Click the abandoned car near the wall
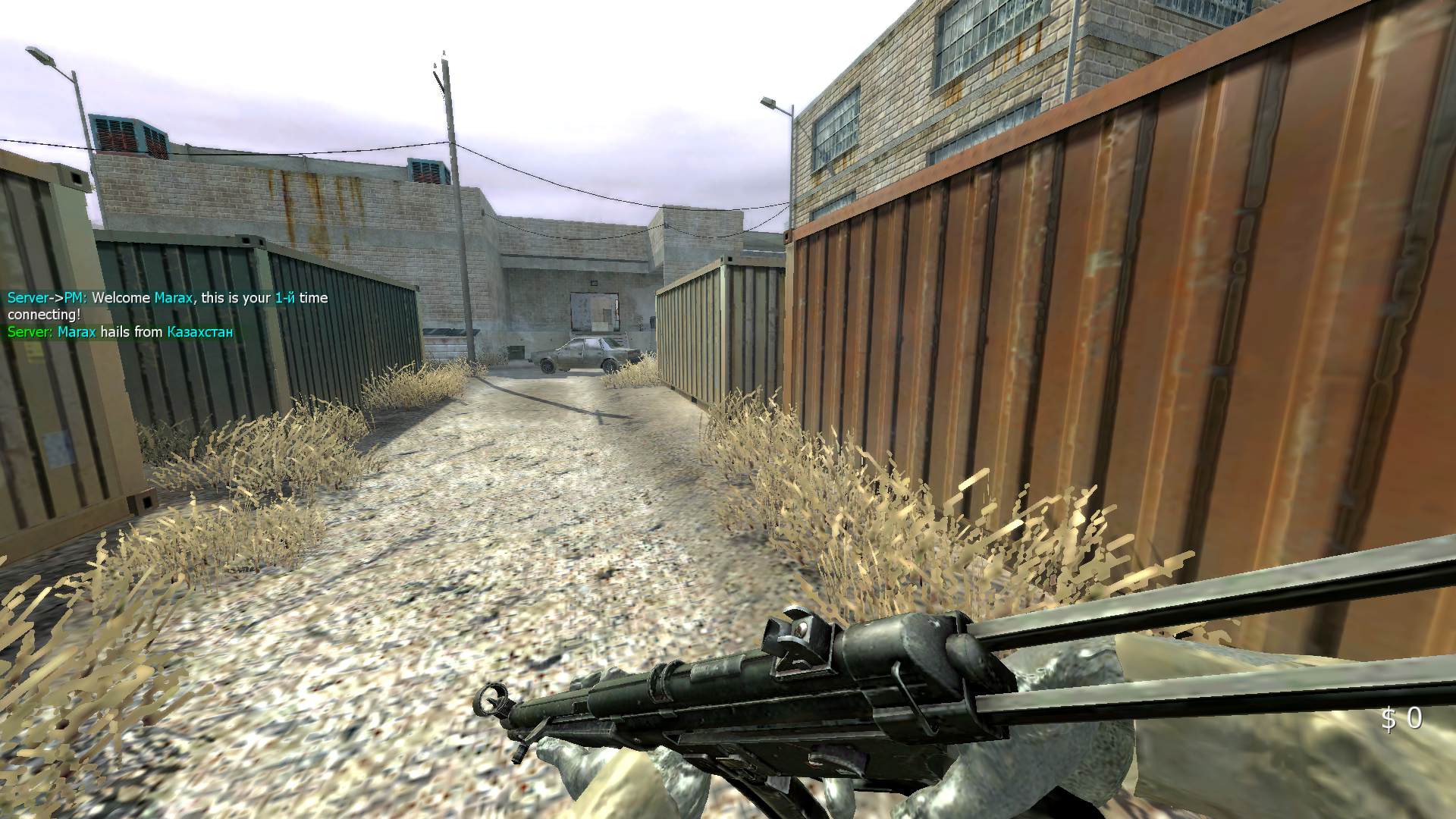1456x819 pixels. [x=584, y=353]
